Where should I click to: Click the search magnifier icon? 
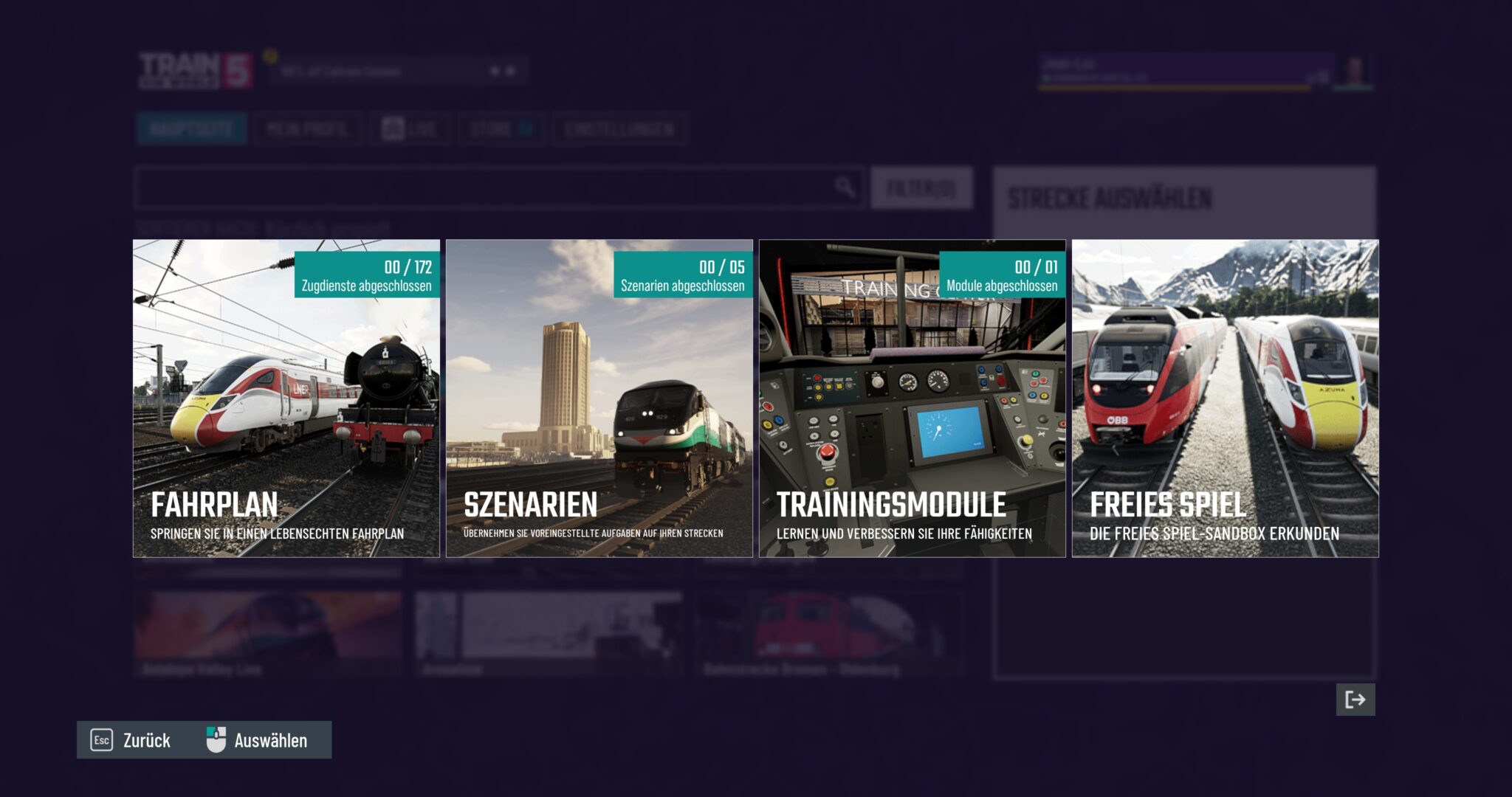tap(846, 187)
